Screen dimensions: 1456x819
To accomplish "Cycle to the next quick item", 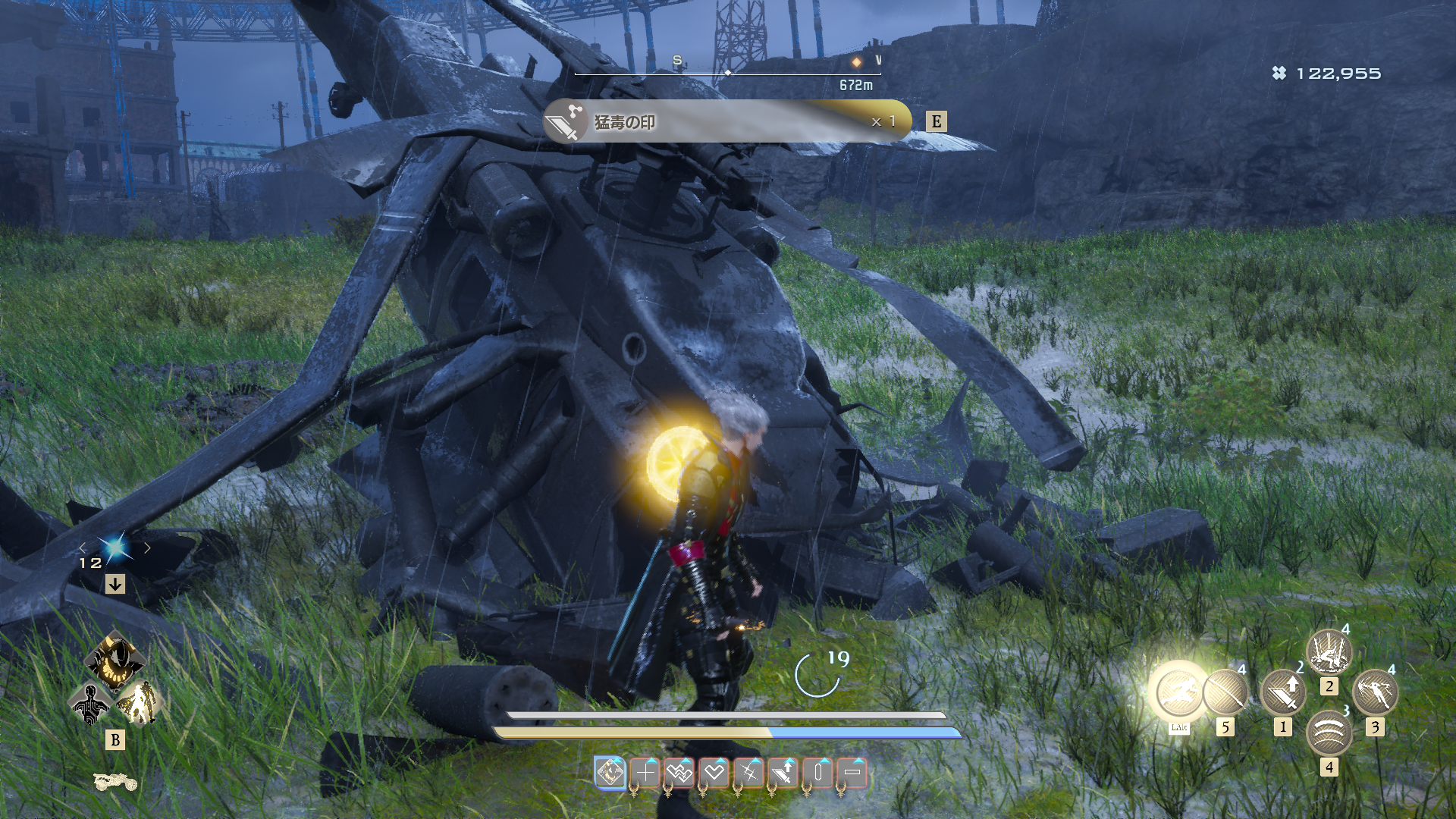I will [x=148, y=548].
